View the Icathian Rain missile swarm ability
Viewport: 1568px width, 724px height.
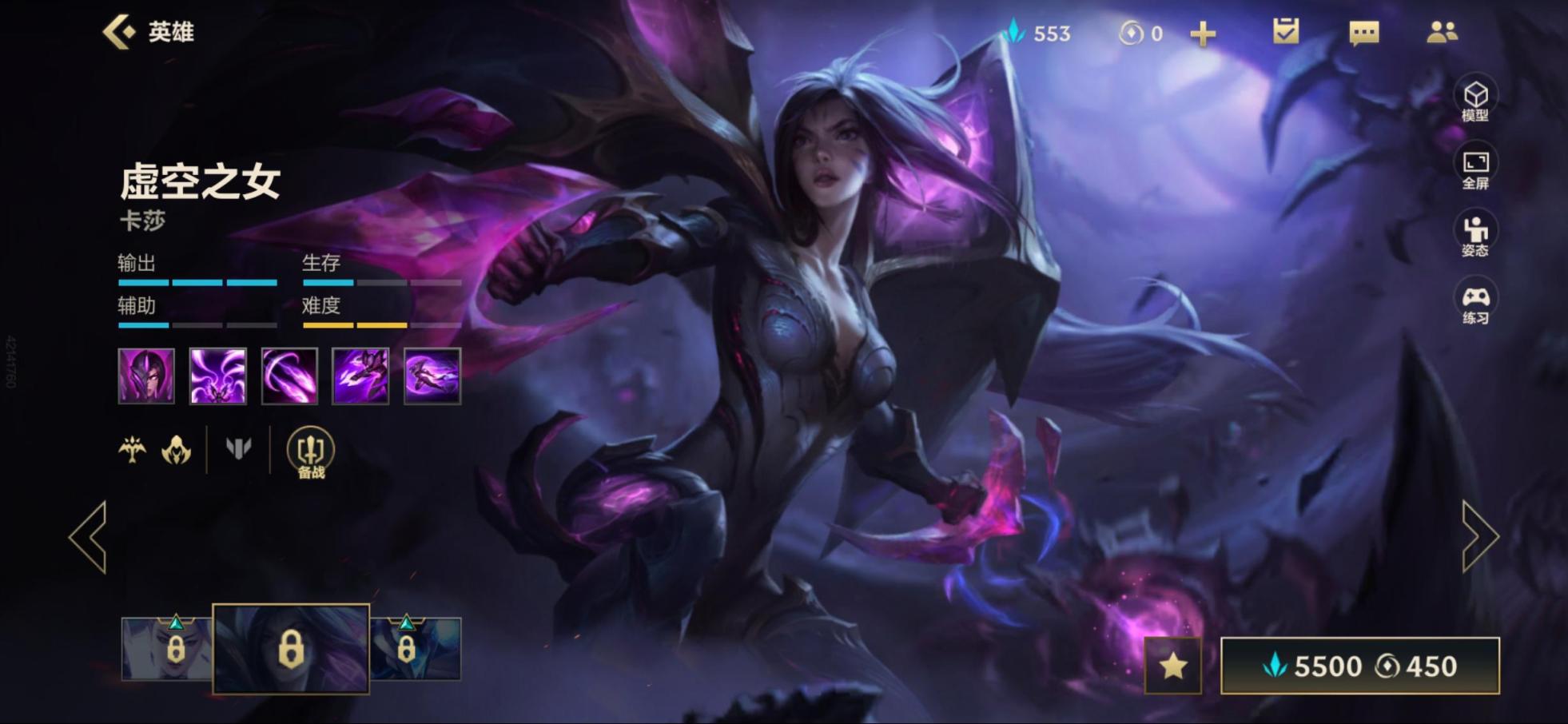217,376
